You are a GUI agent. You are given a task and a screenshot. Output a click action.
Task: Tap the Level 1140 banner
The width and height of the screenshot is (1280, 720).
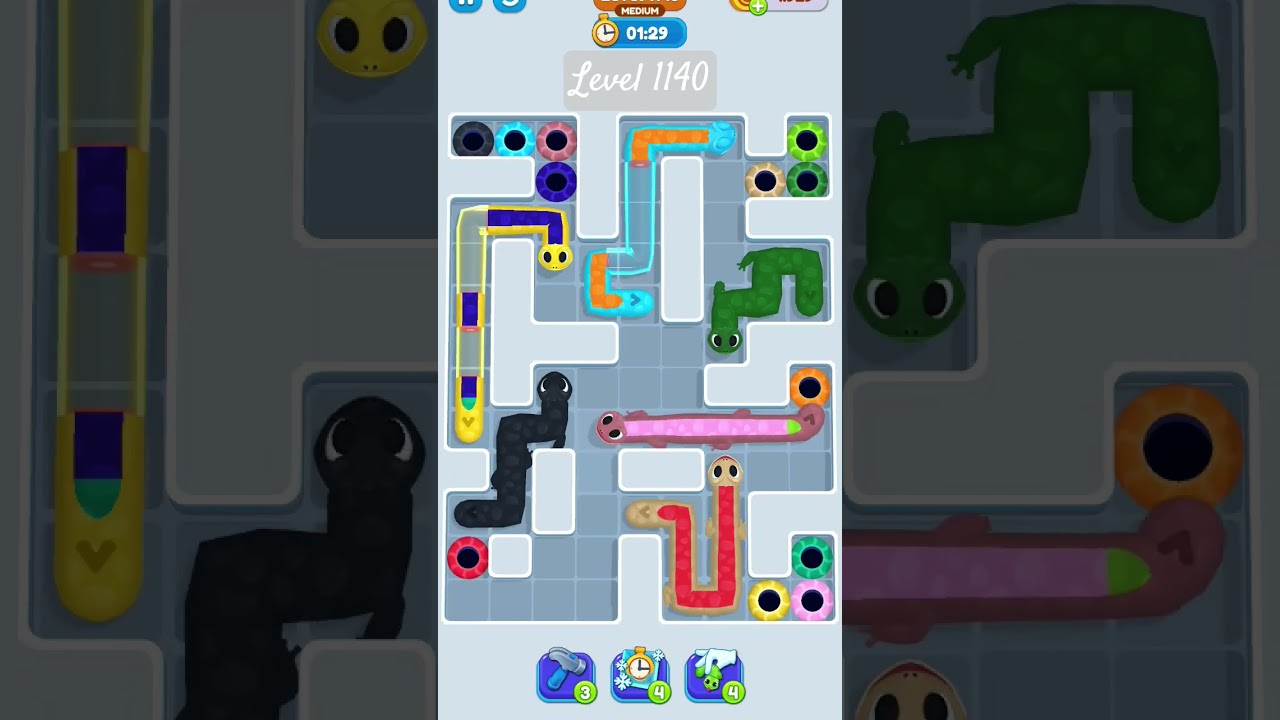coord(640,80)
